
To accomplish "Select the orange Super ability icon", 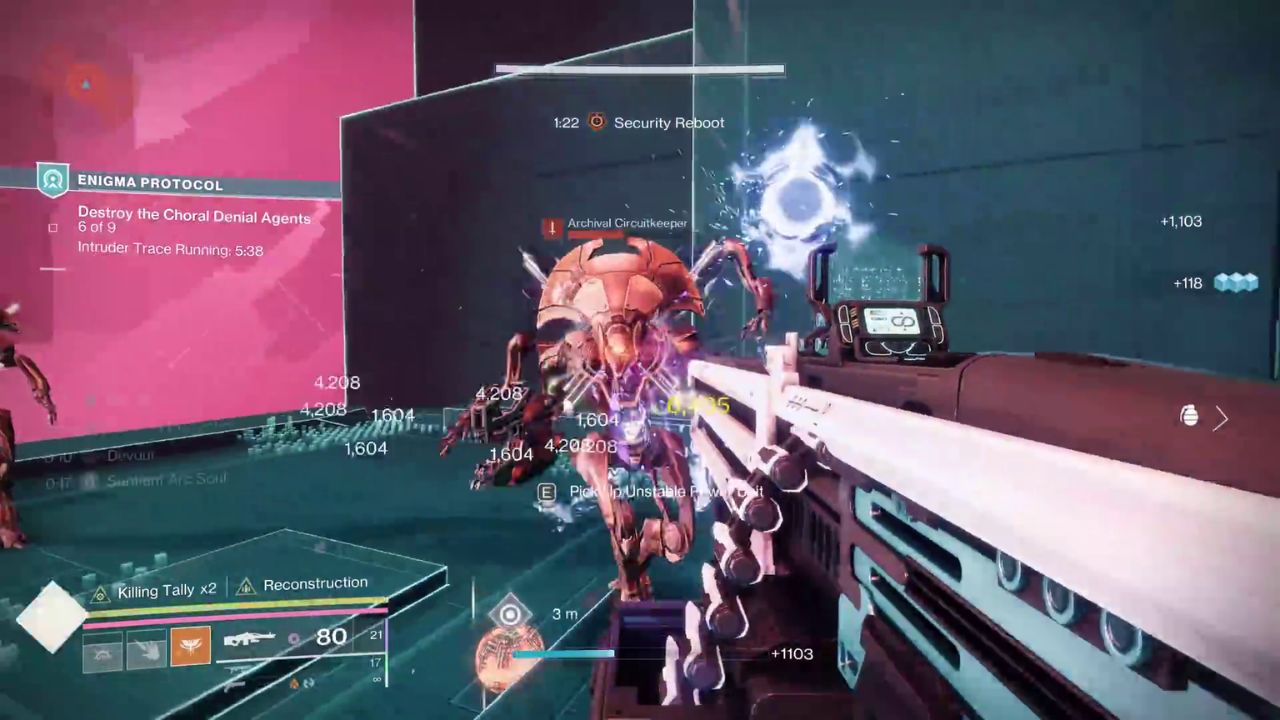I will [190, 647].
